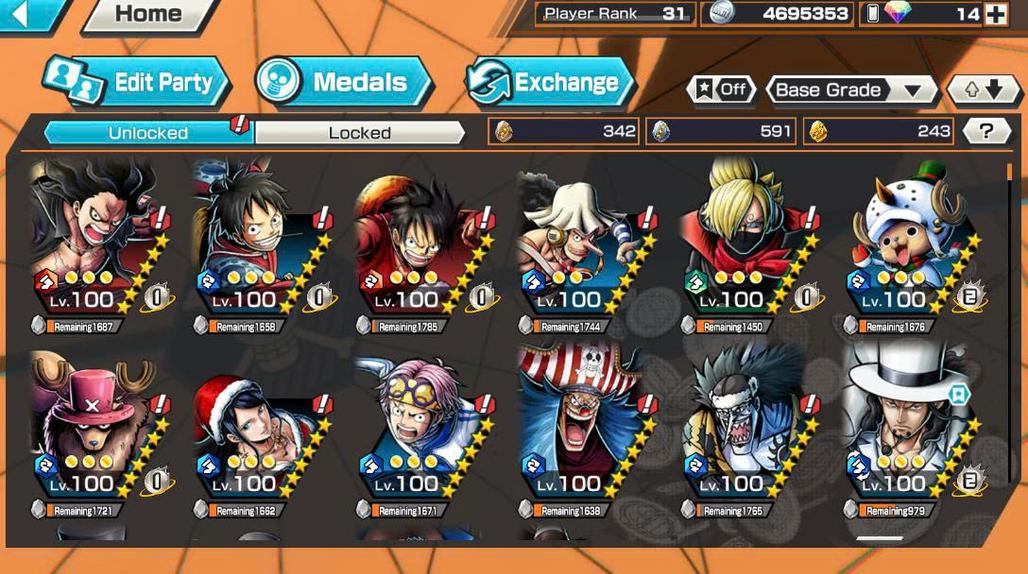Switch to the Locked characters tab
Image resolution: width=1028 pixels, height=574 pixels.
360,132
